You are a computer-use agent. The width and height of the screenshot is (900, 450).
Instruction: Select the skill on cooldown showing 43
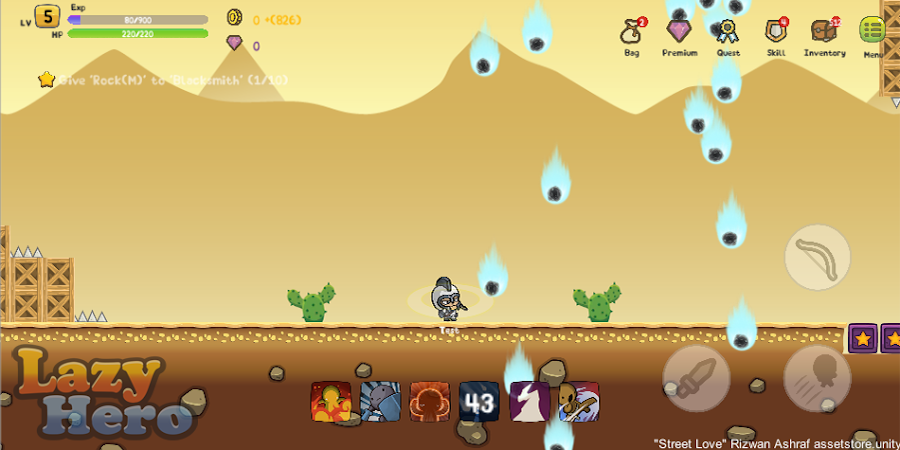coord(479,402)
